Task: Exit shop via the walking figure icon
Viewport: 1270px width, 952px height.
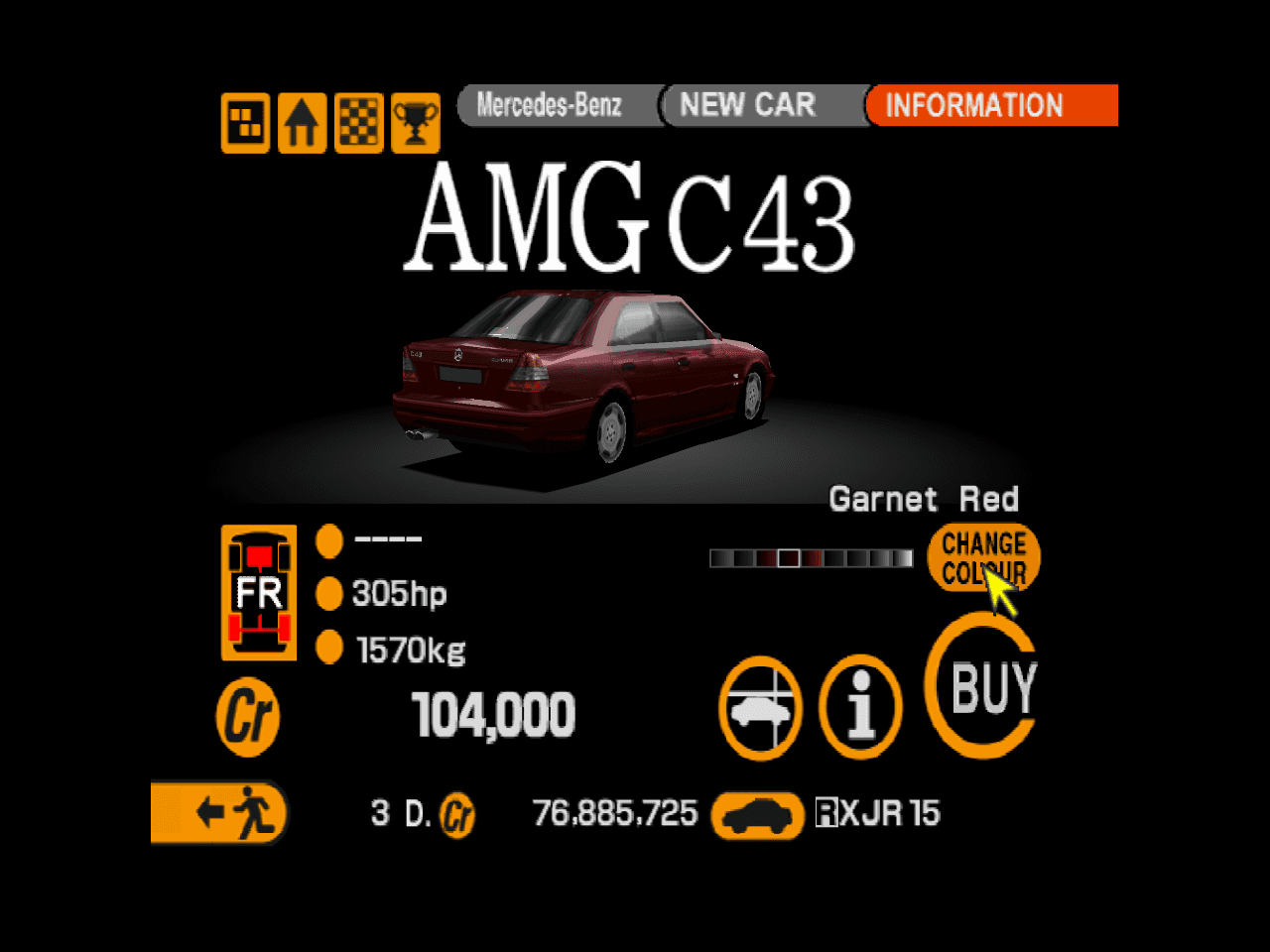Action: click(x=218, y=813)
